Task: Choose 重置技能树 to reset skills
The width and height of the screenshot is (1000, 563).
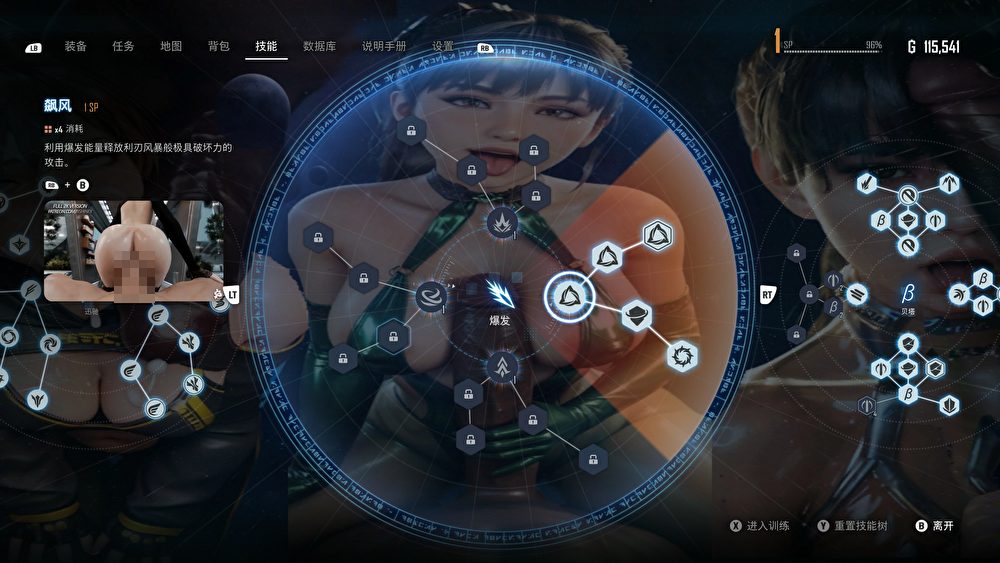Action: (x=858, y=525)
